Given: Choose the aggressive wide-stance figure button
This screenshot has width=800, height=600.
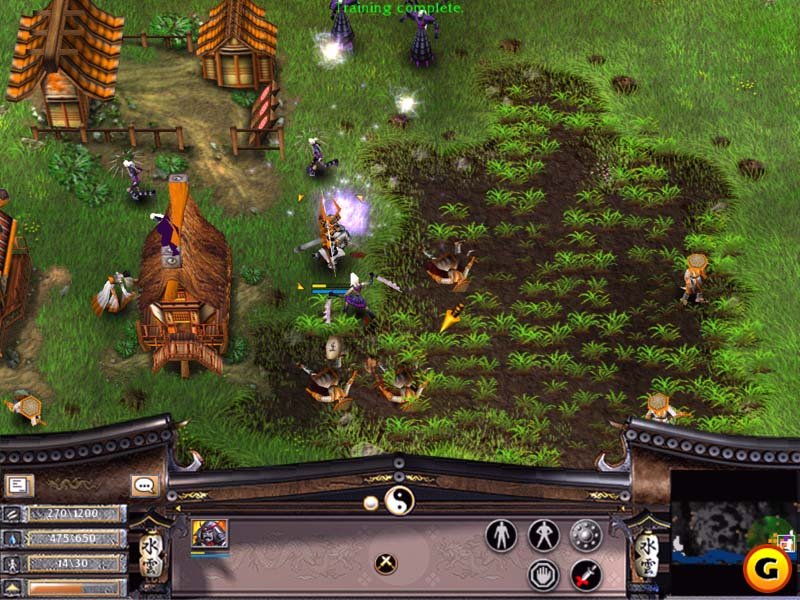Looking at the screenshot, I should pyautogui.click(x=543, y=535).
